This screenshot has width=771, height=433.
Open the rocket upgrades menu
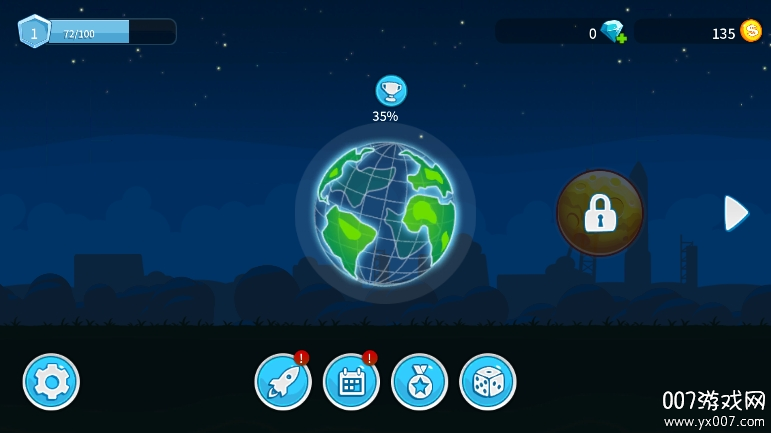(x=283, y=382)
